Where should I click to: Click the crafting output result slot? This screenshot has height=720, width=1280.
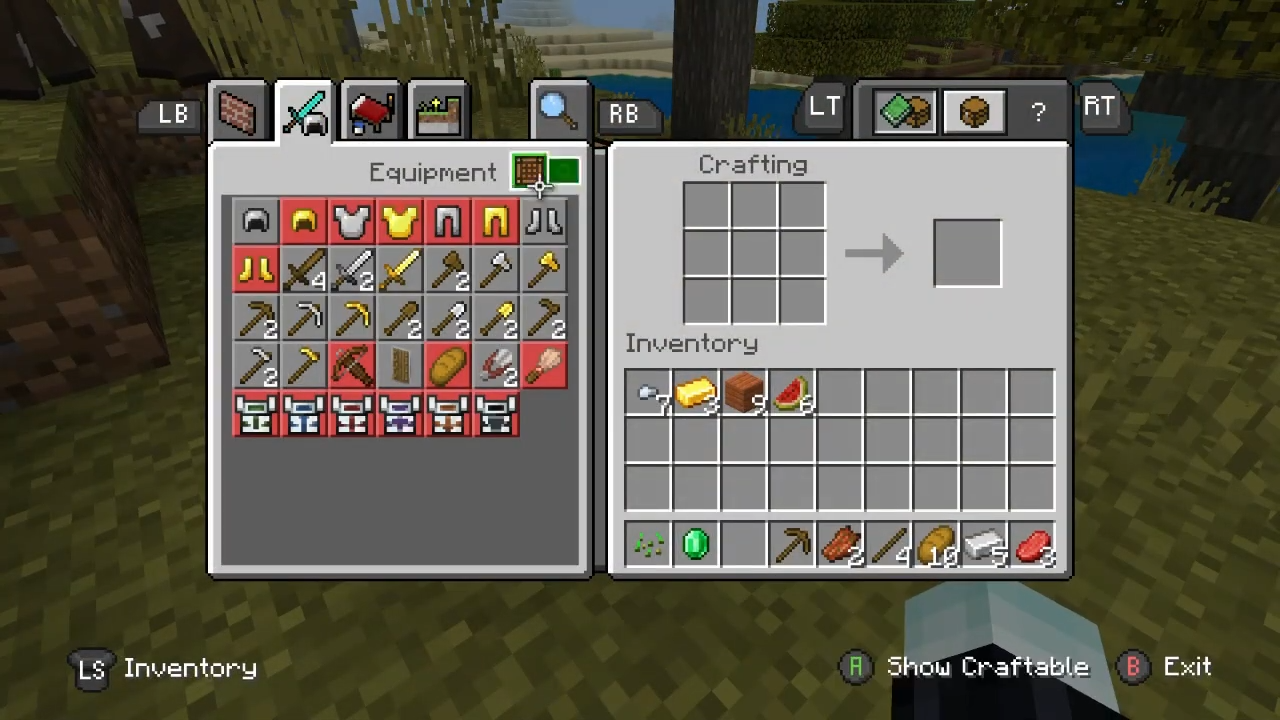coord(967,253)
